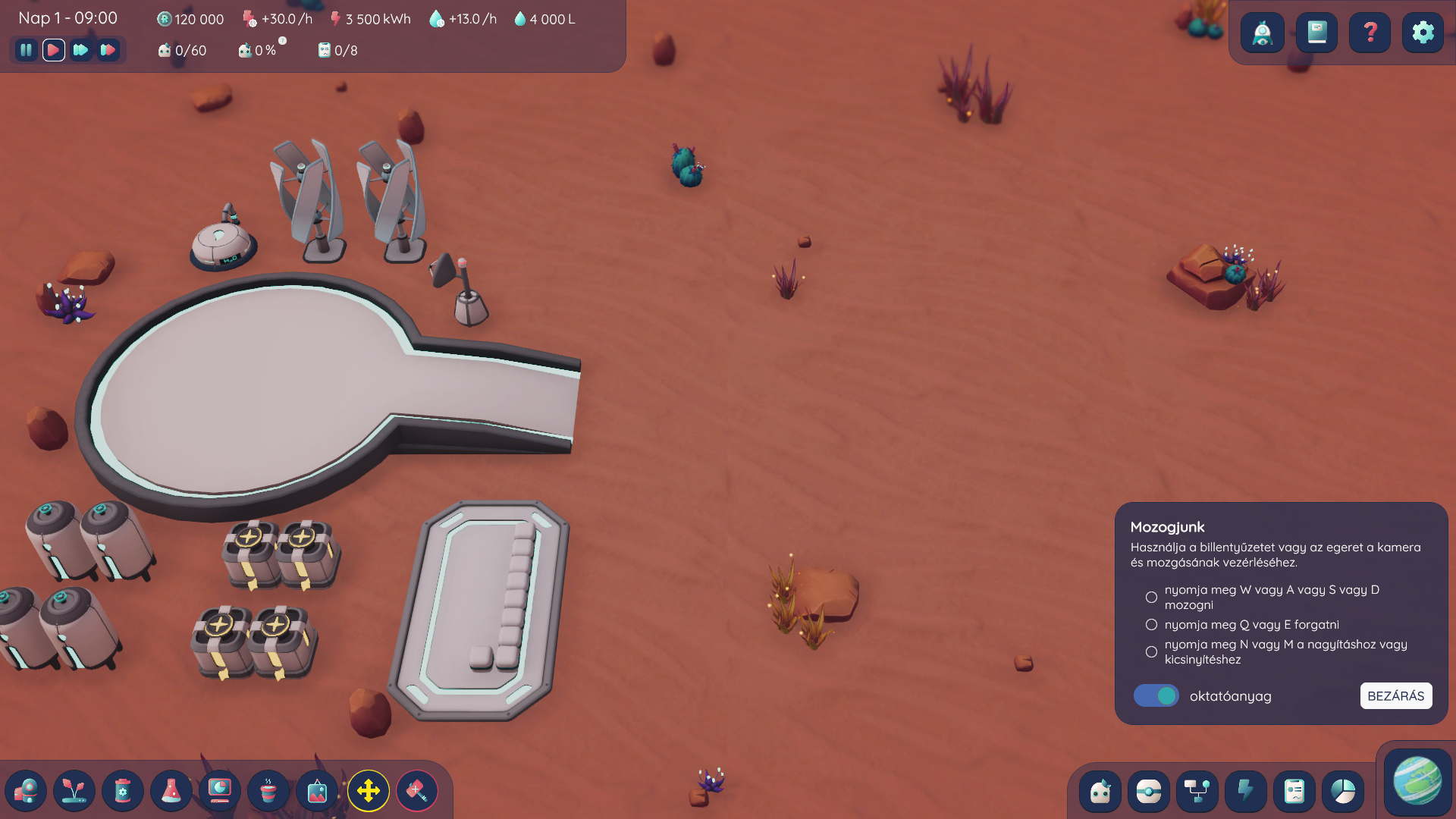The image size is (1456, 819).
Task: Open the rocket ship menu
Action: click(x=1263, y=33)
